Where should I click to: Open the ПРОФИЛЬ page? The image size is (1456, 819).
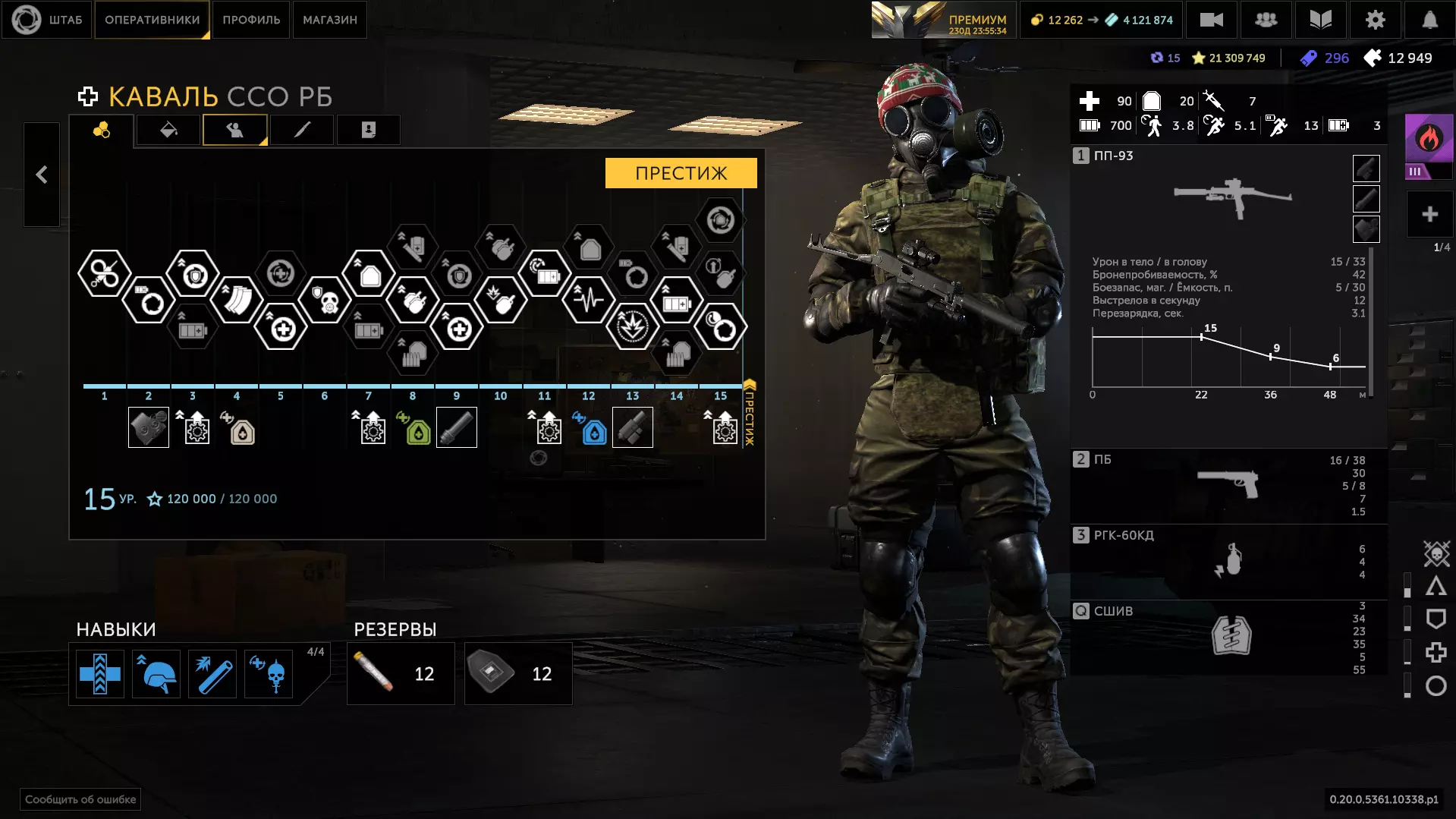click(x=251, y=20)
